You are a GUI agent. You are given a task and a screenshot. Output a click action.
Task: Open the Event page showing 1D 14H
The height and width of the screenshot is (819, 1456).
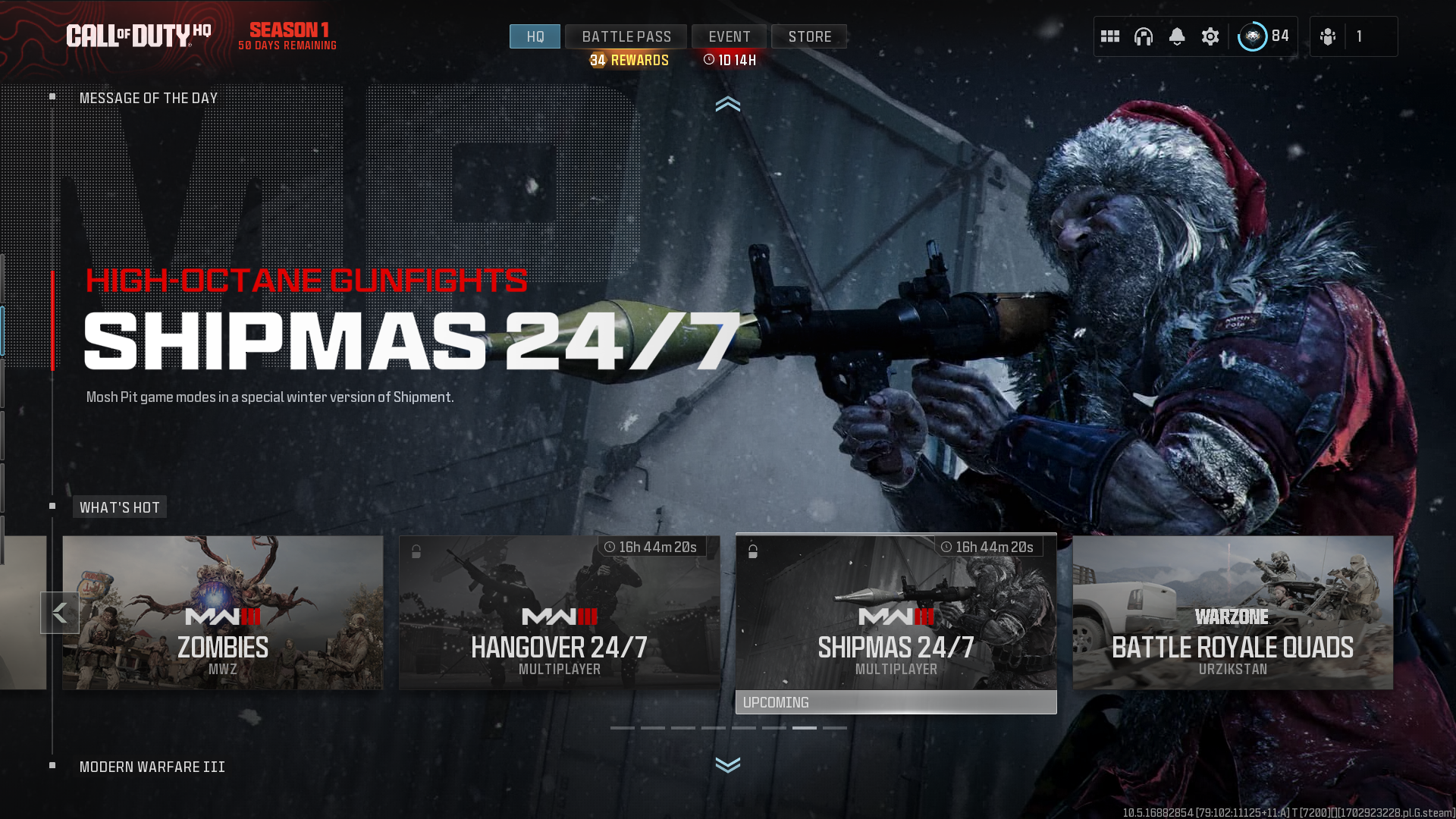729,36
